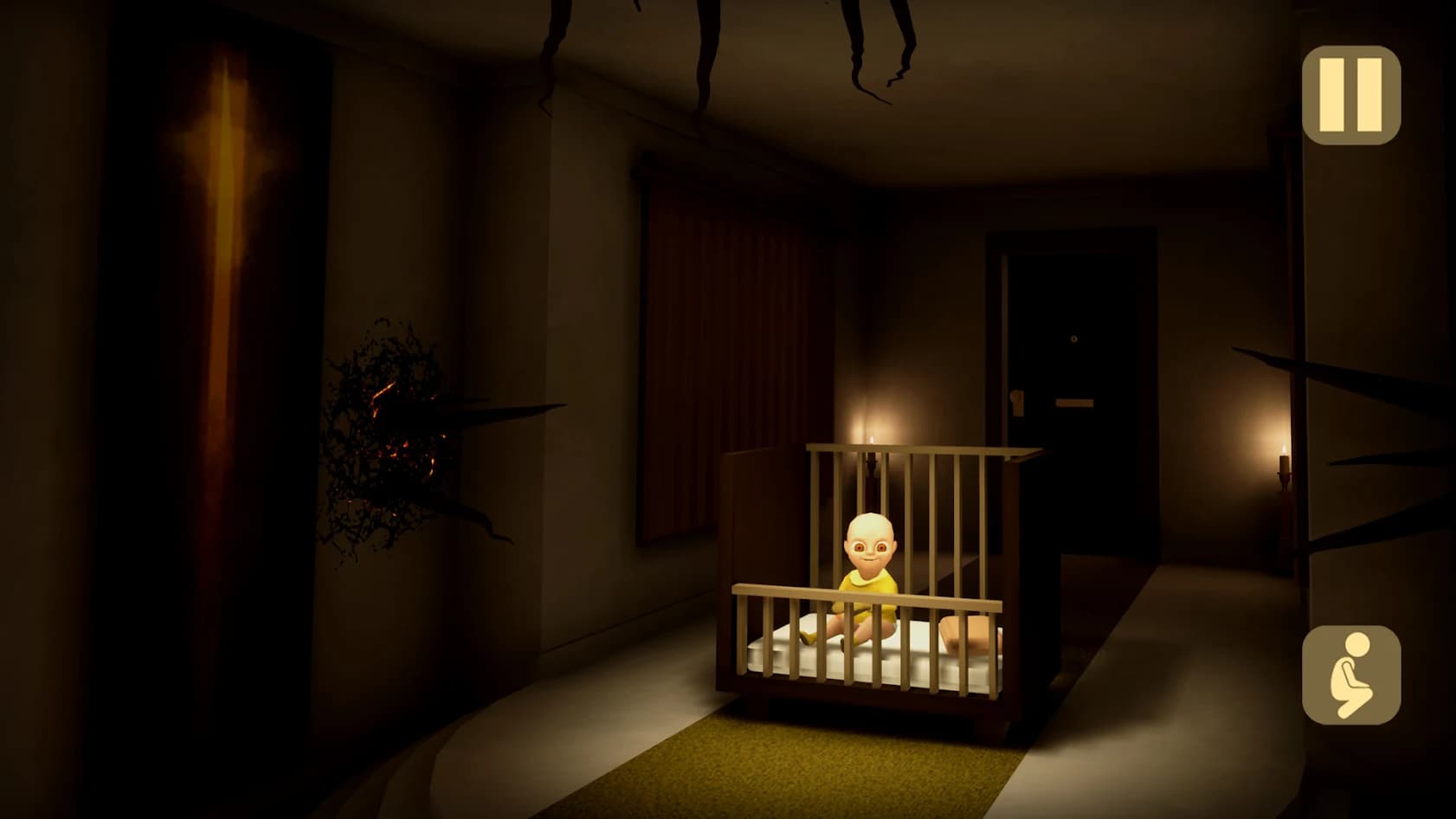Toggle pause on the game
Screen dimensions: 1456x819
point(1353,95)
